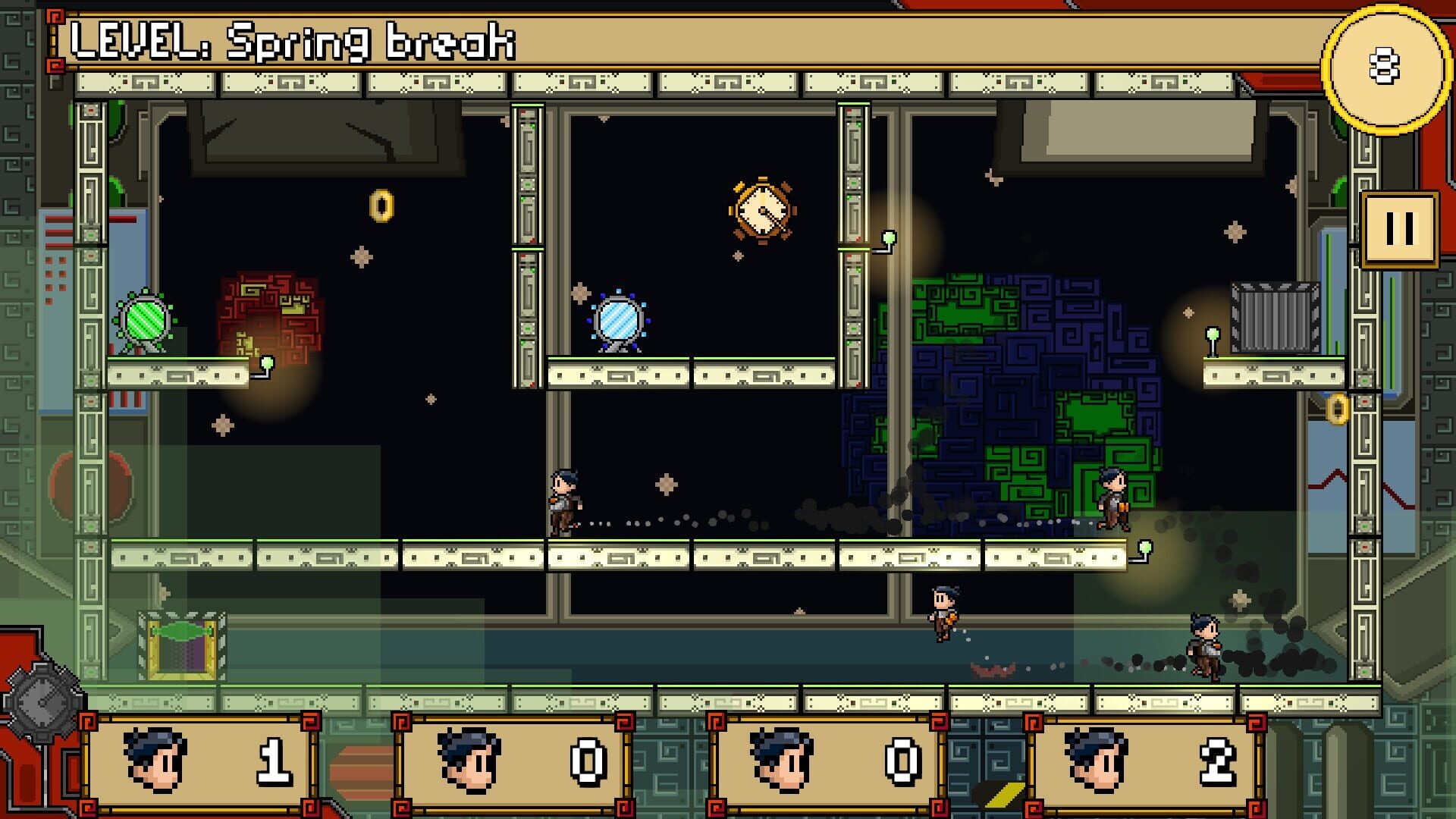
Task: Click the character head in the last counter panel
Action: pyautogui.click(x=1096, y=758)
